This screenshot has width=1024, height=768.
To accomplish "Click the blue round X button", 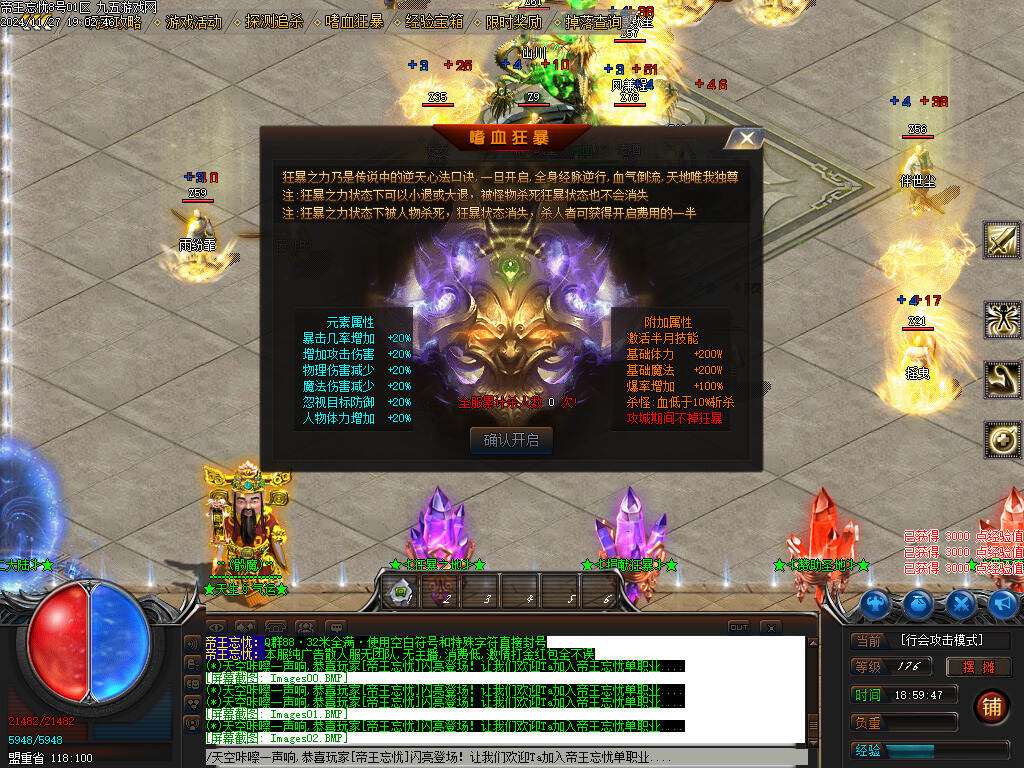I will [961, 603].
